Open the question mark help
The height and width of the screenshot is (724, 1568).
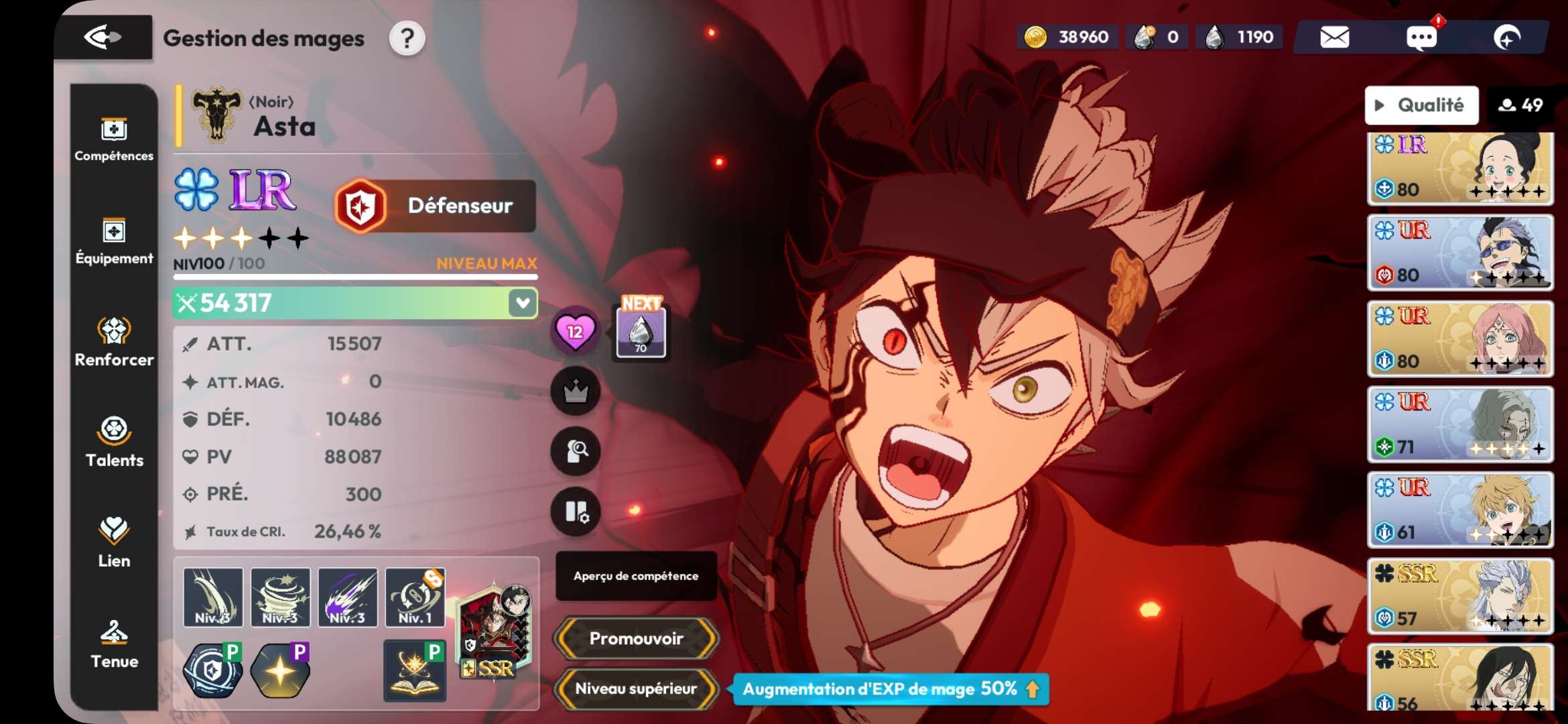click(x=407, y=39)
